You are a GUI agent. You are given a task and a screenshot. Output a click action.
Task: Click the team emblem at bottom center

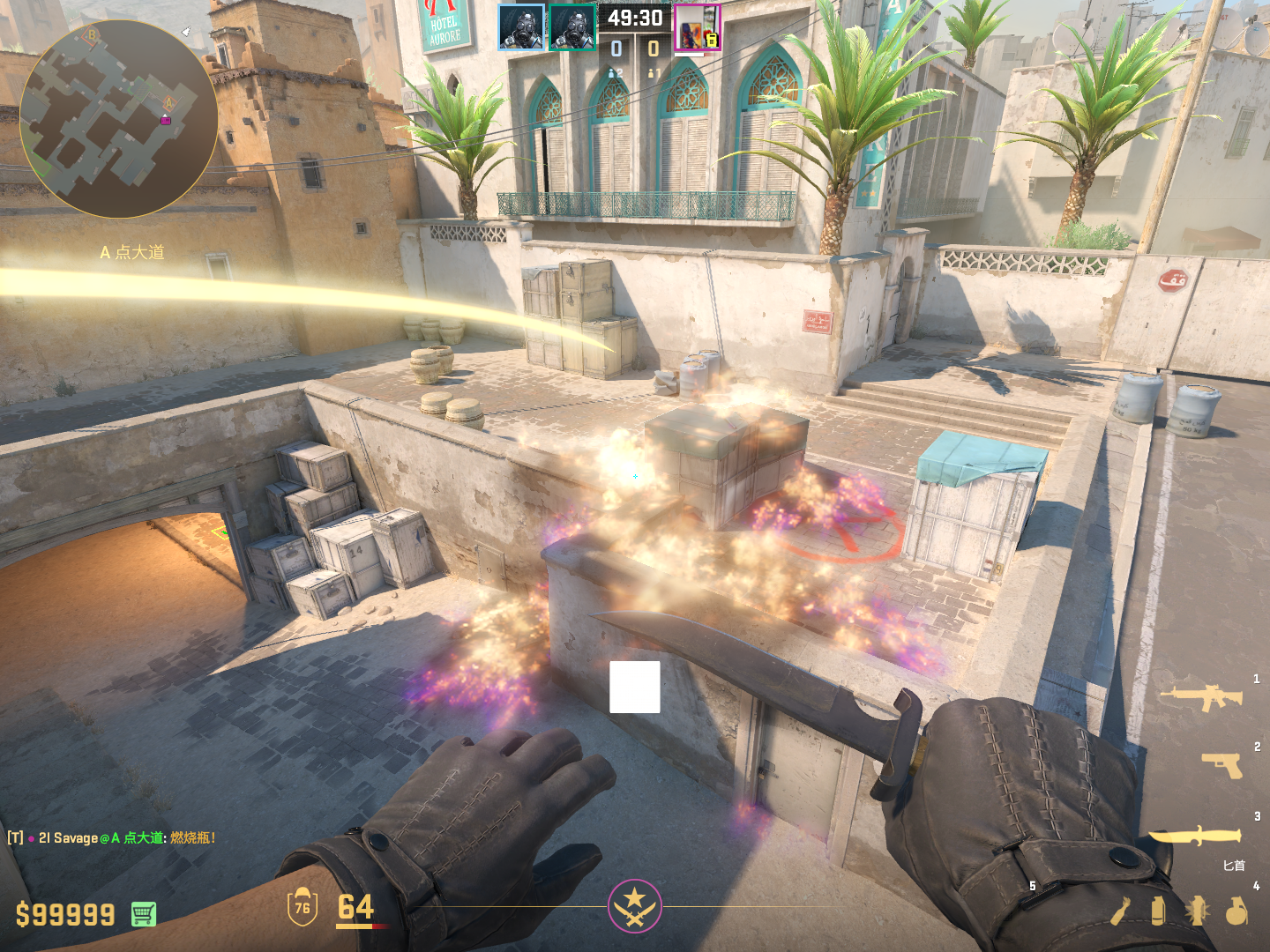[x=634, y=905]
